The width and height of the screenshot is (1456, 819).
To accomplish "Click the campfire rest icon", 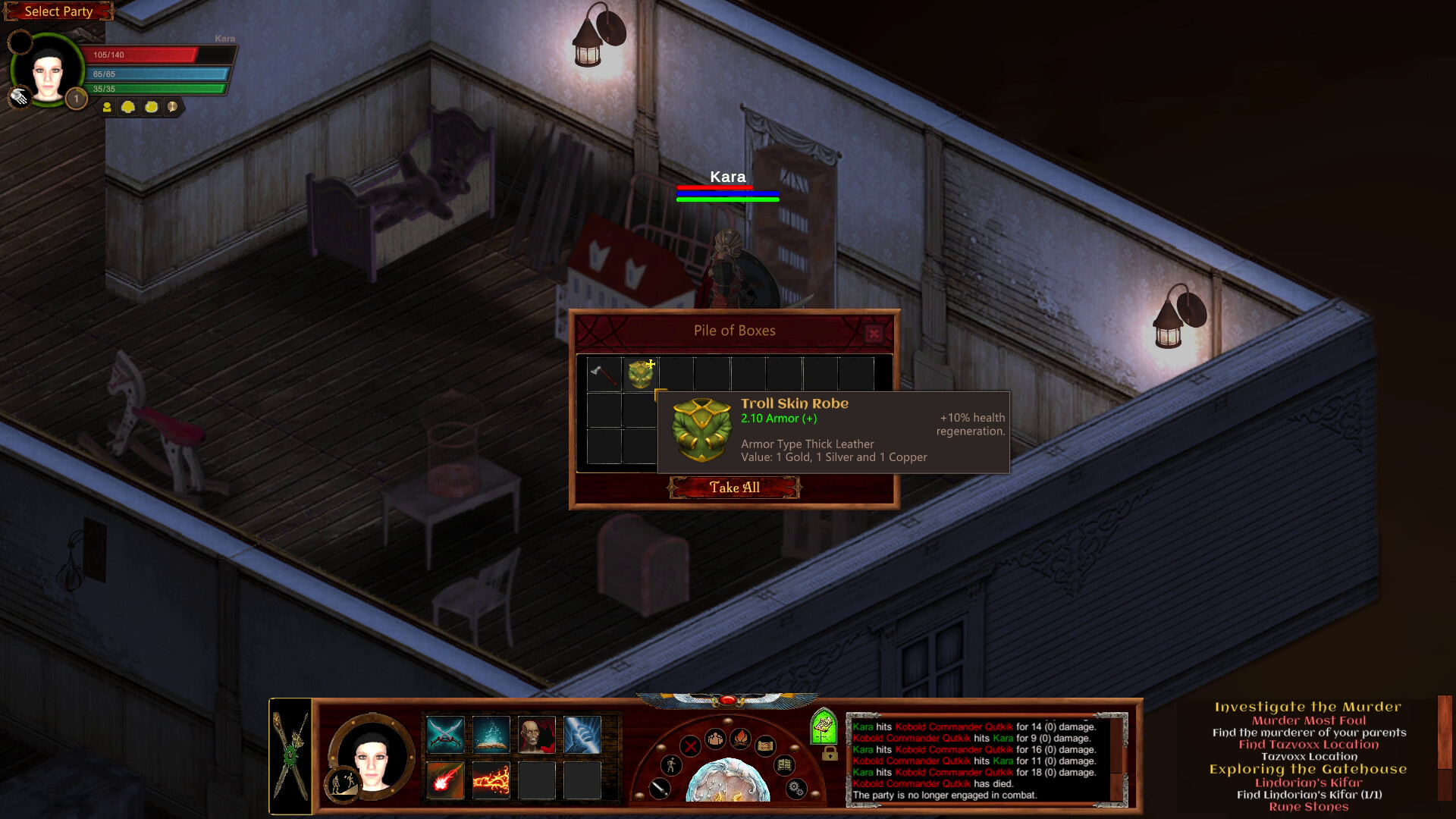I will coord(741,739).
